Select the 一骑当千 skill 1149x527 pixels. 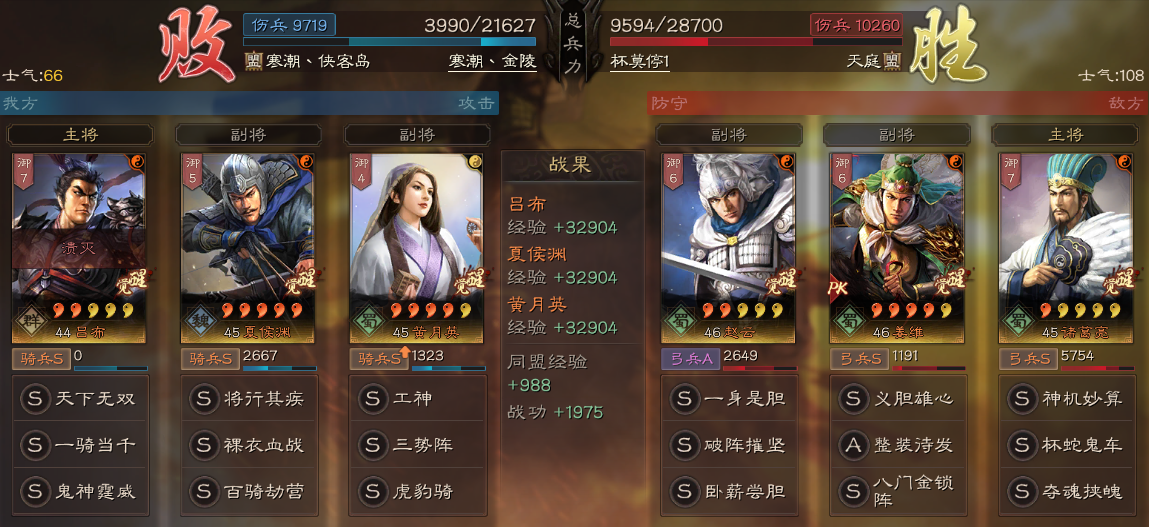[x=80, y=445]
